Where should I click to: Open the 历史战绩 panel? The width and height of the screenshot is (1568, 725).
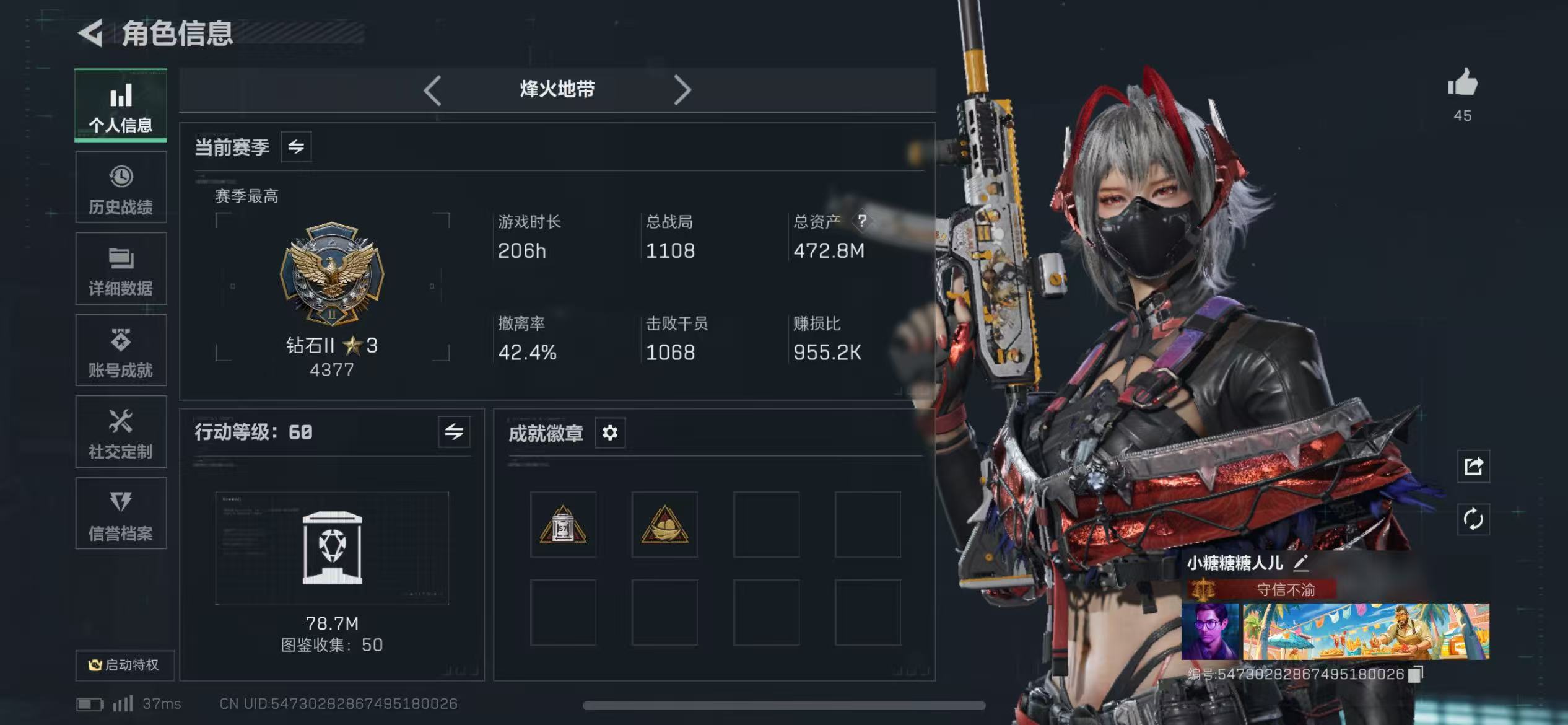coord(121,186)
